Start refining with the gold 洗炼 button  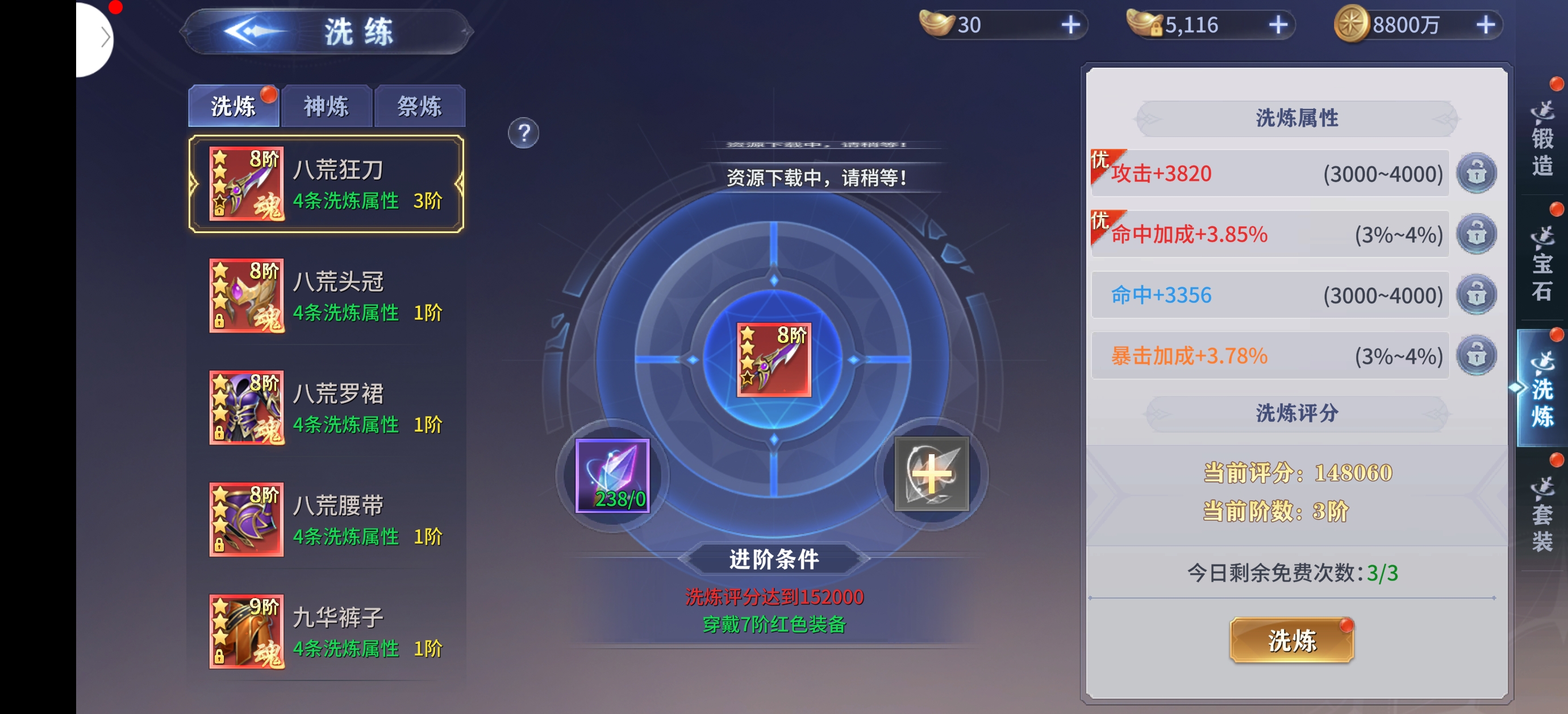[x=1291, y=640]
